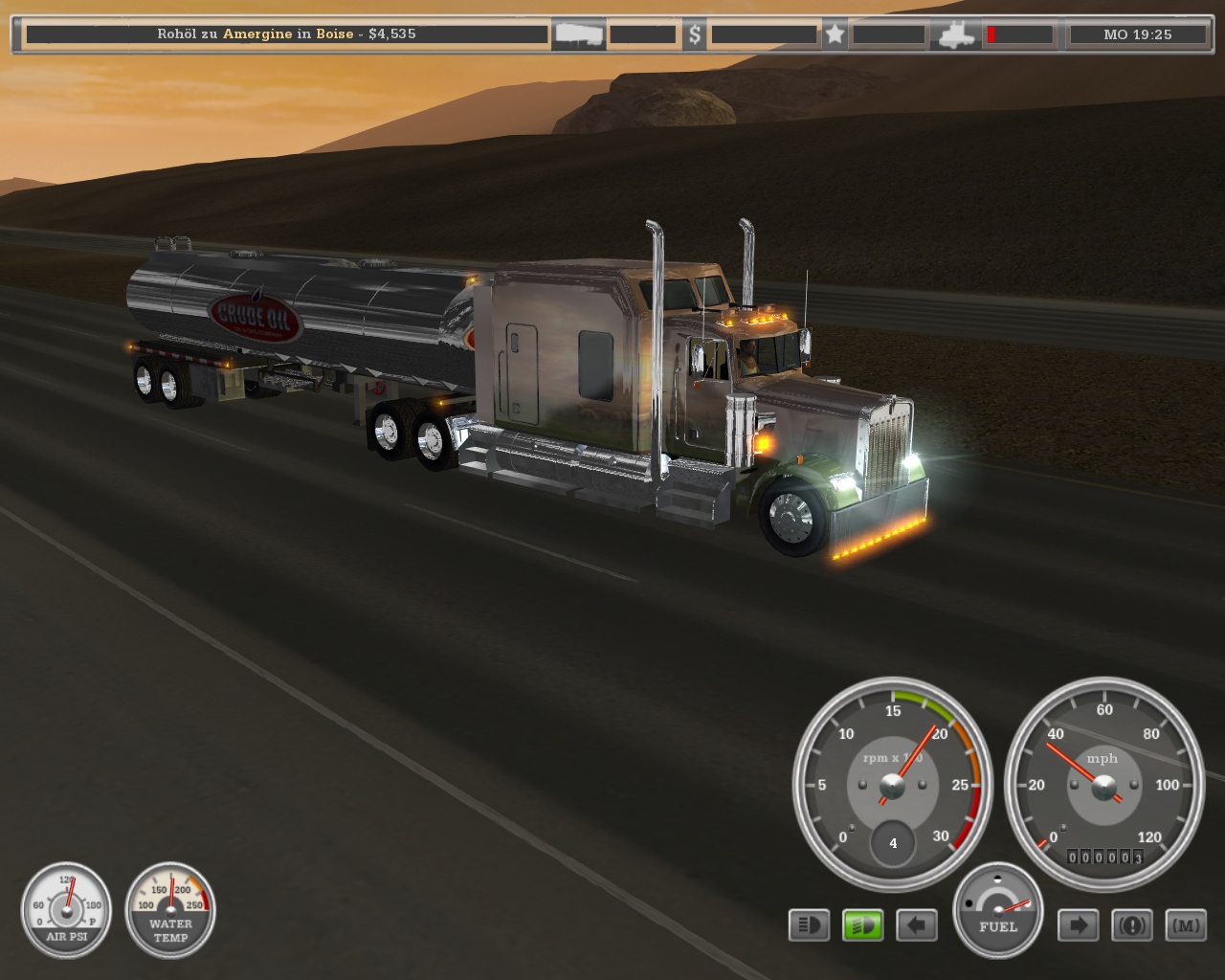Open the Rohöl zu Amergine job tracker
The height and width of the screenshot is (980, 1225).
286,34
